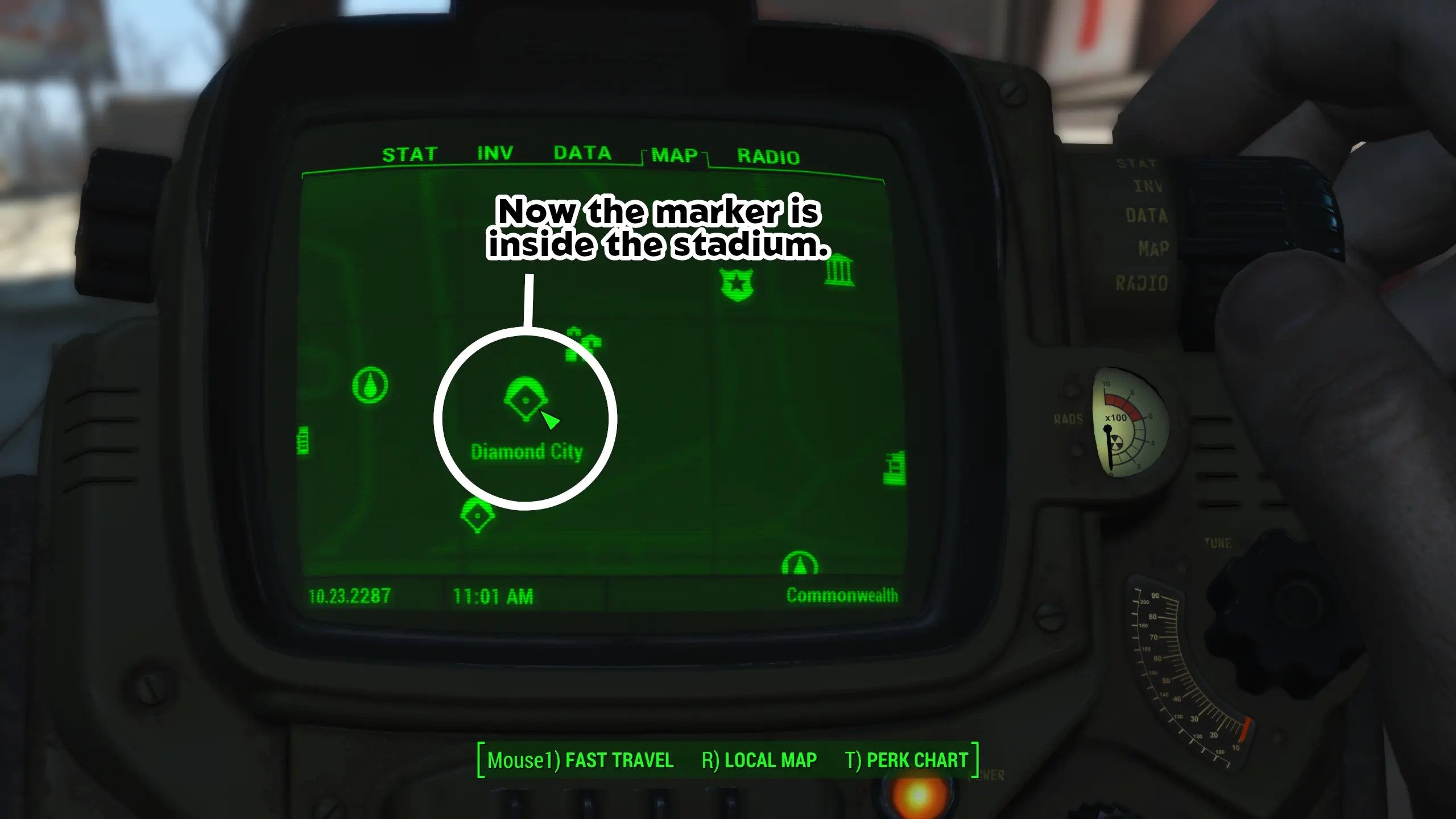Select the MAP tab
The width and height of the screenshot is (1456, 819).
click(675, 155)
